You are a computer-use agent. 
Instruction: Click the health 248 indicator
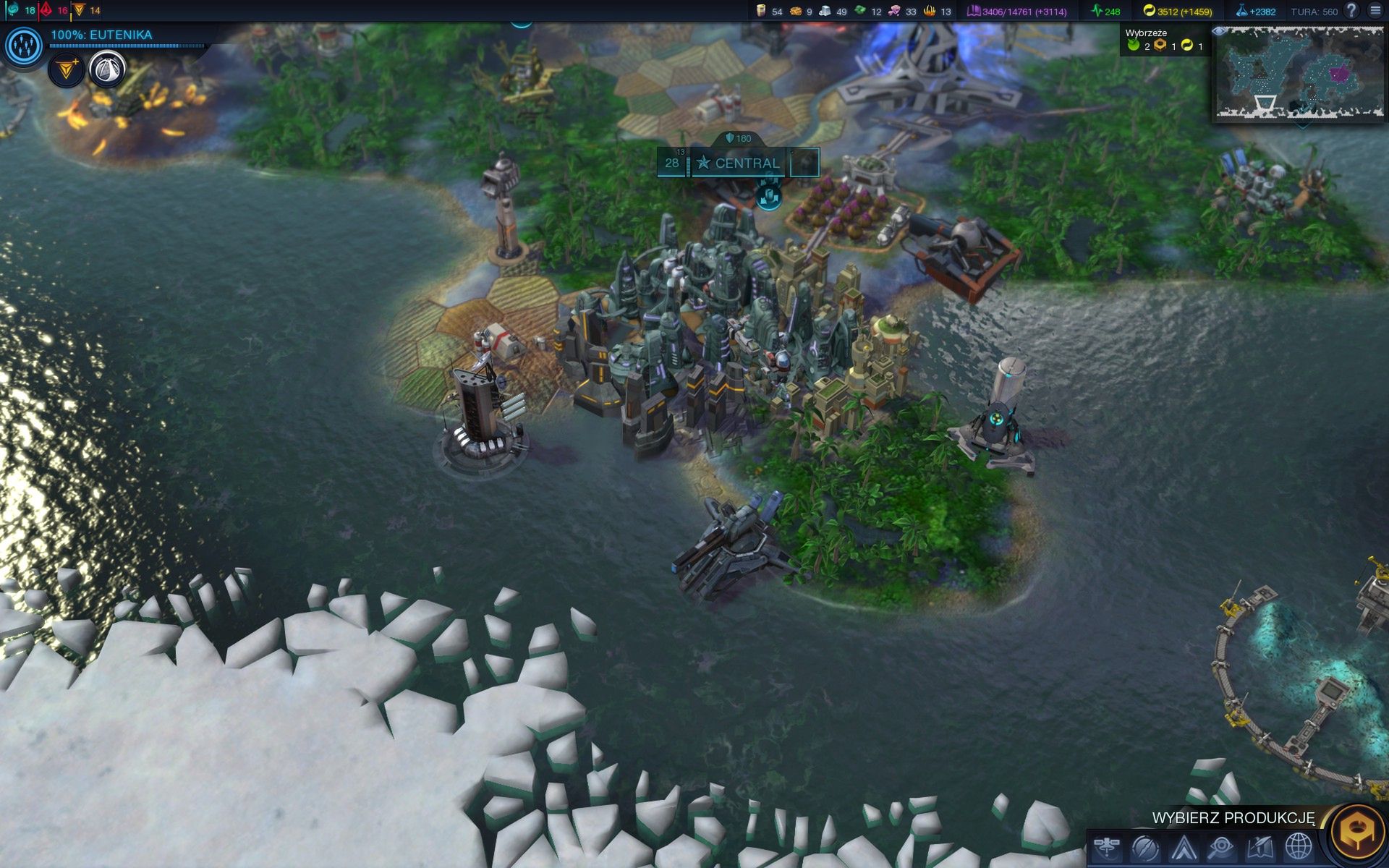click(x=1106, y=12)
